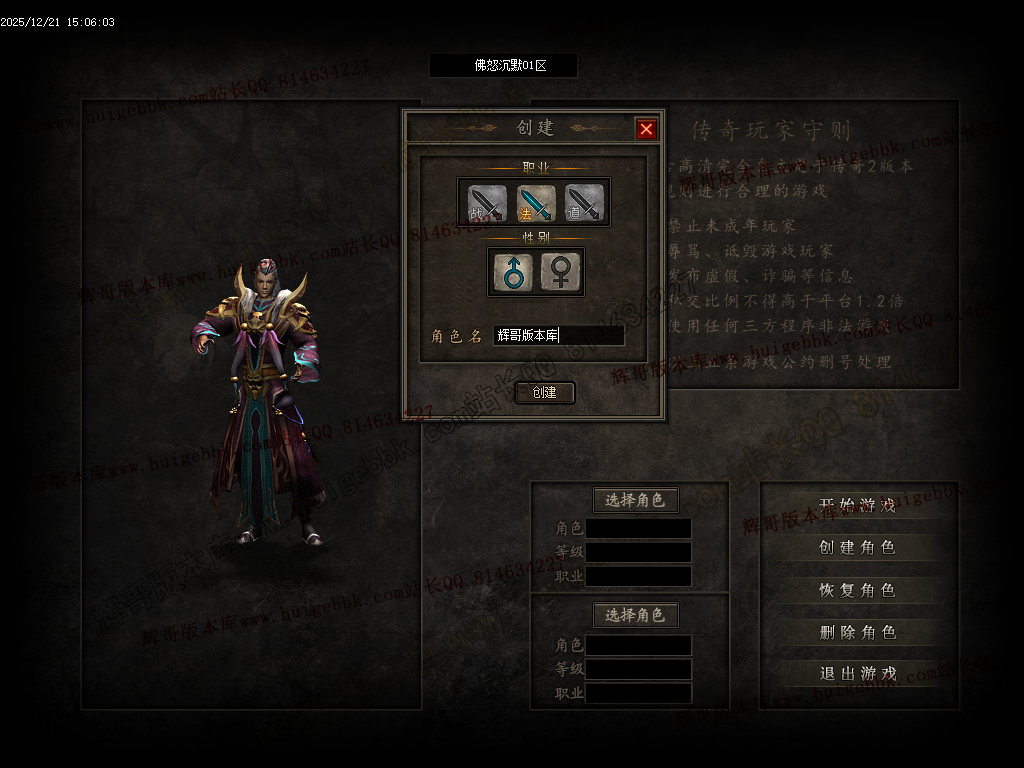Image resolution: width=1024 pixels, height=768 pixels.
Task: Select 删除角色 to delete a character
Action: pyautogui.click(x=857, y=632)
